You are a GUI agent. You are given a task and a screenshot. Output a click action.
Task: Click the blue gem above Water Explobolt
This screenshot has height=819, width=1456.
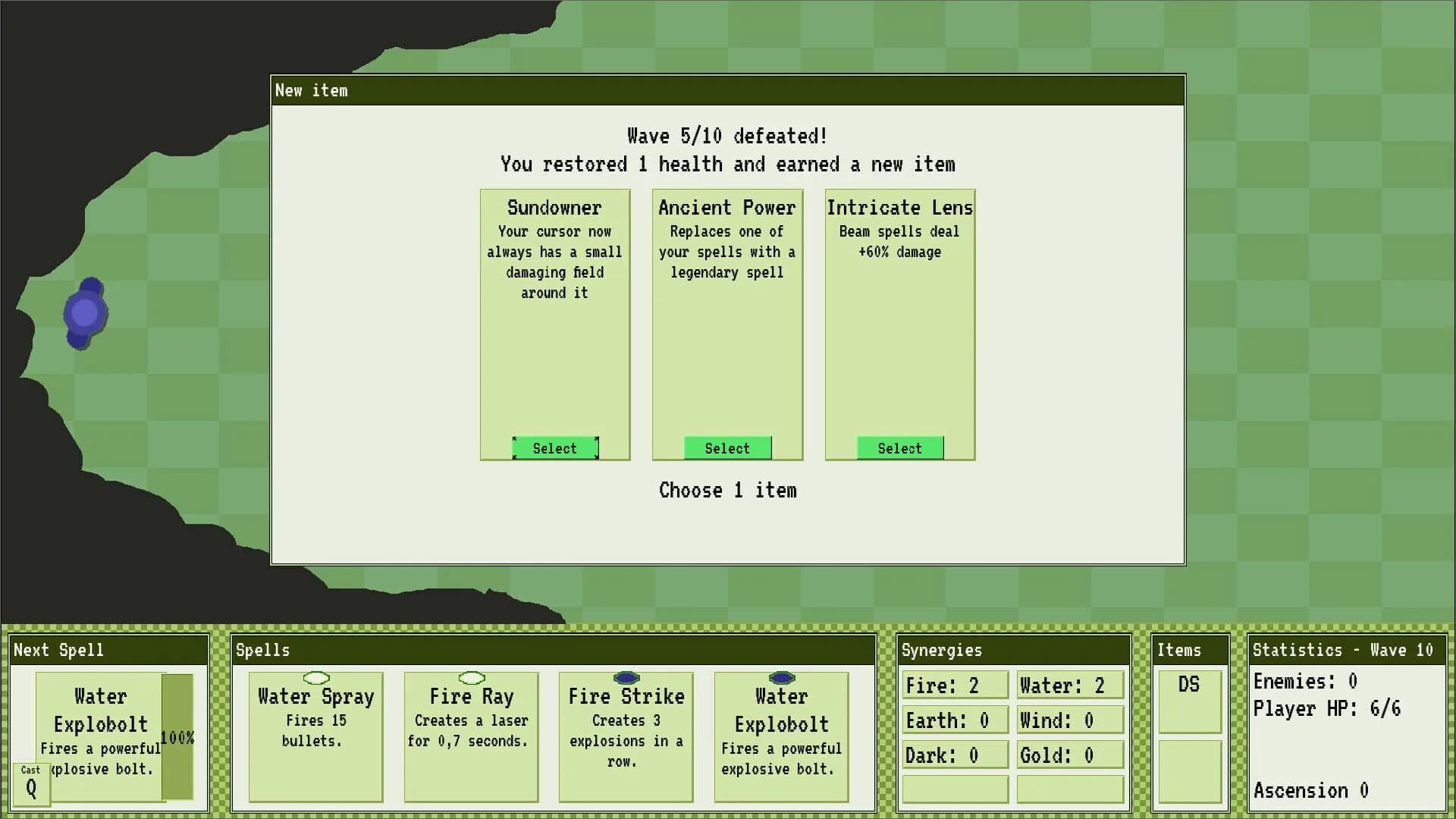[780, 677]
